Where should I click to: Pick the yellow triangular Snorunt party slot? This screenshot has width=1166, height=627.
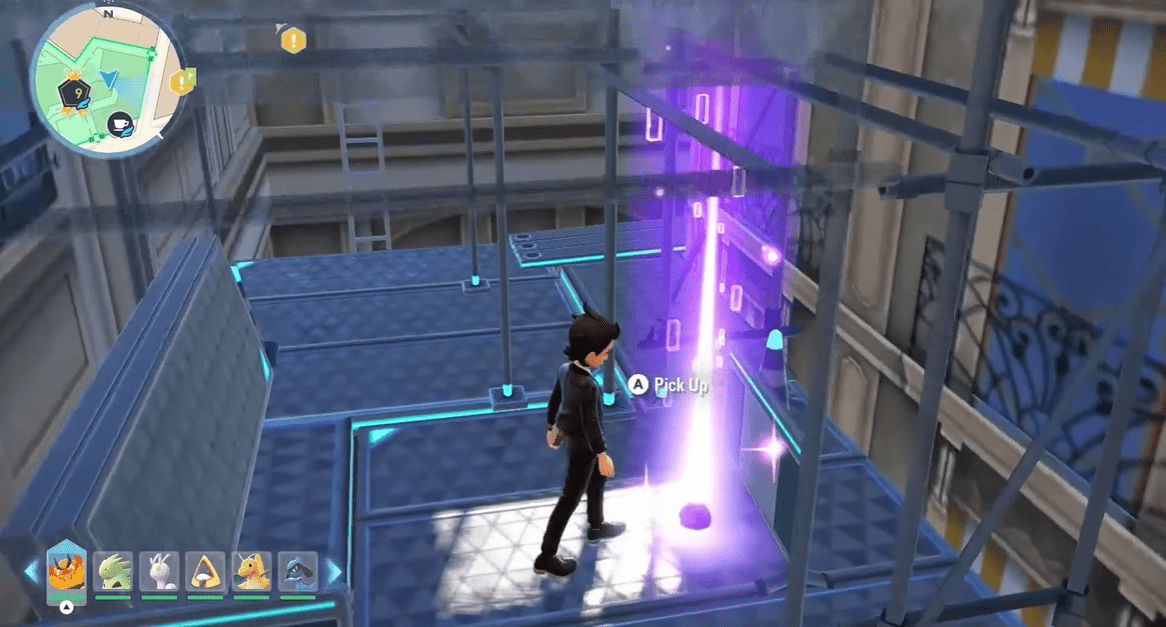205,571
